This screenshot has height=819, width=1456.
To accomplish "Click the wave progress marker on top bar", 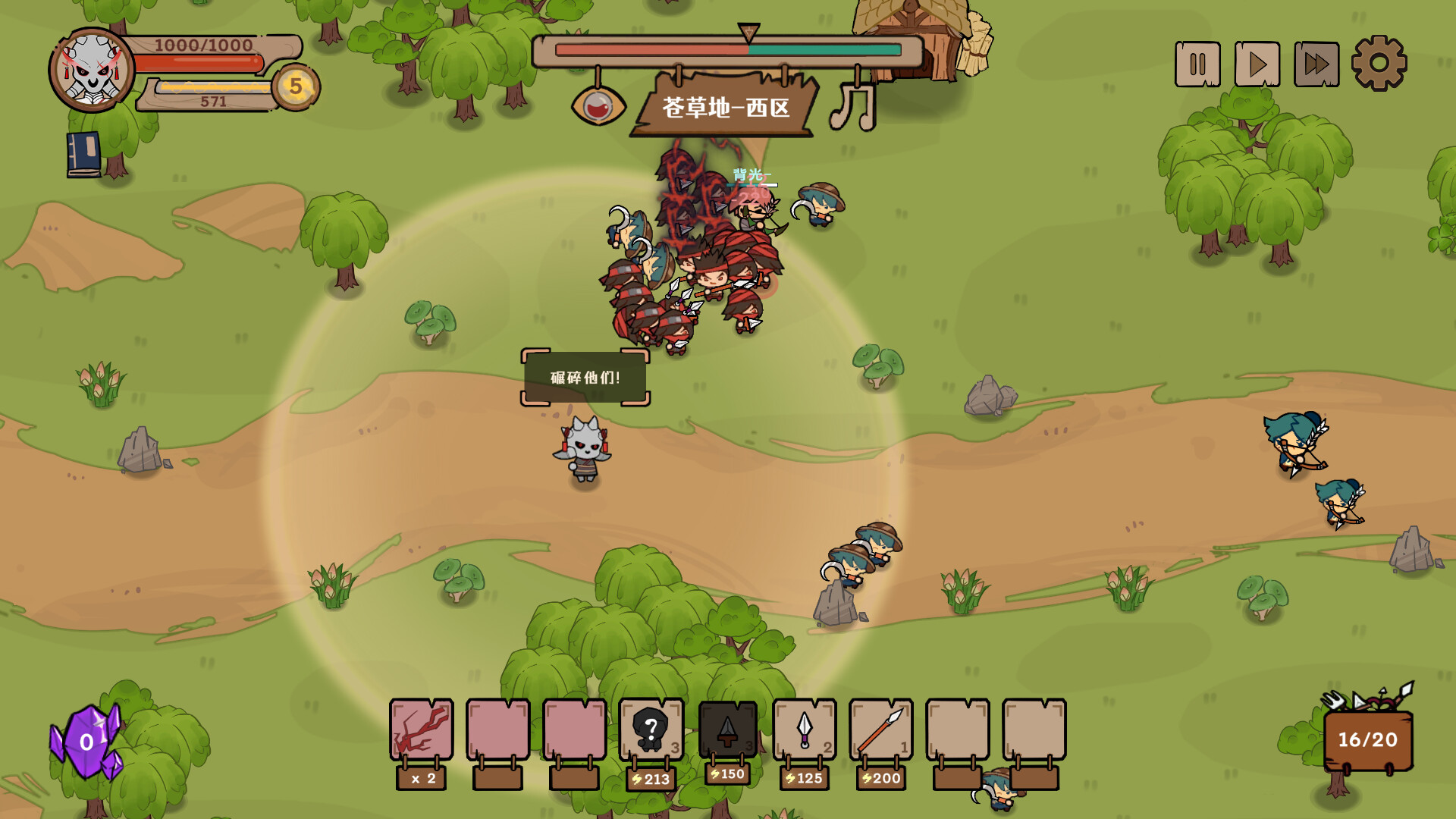I will [749, 32].
